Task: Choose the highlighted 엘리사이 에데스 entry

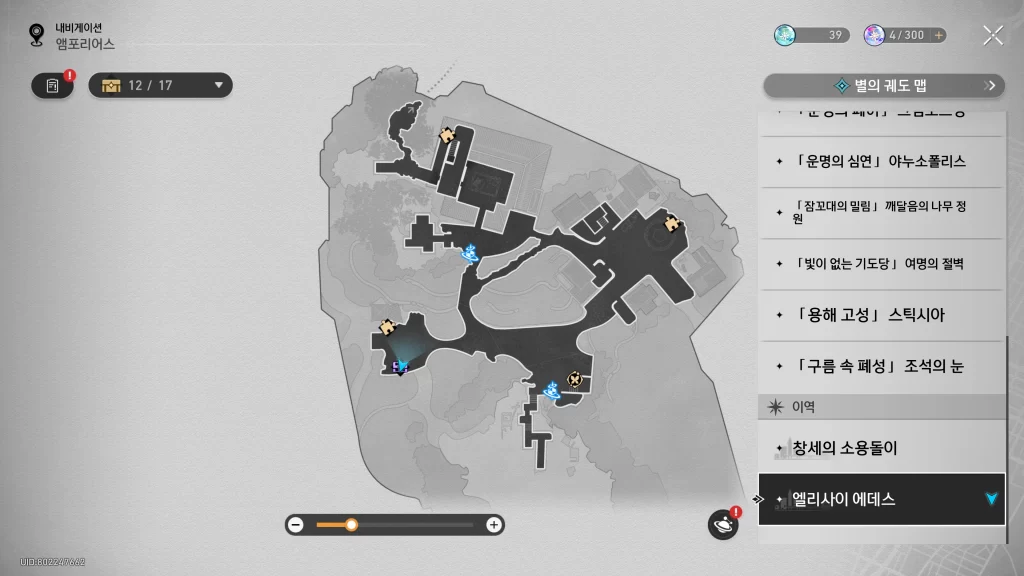Action: pos(880,499)
